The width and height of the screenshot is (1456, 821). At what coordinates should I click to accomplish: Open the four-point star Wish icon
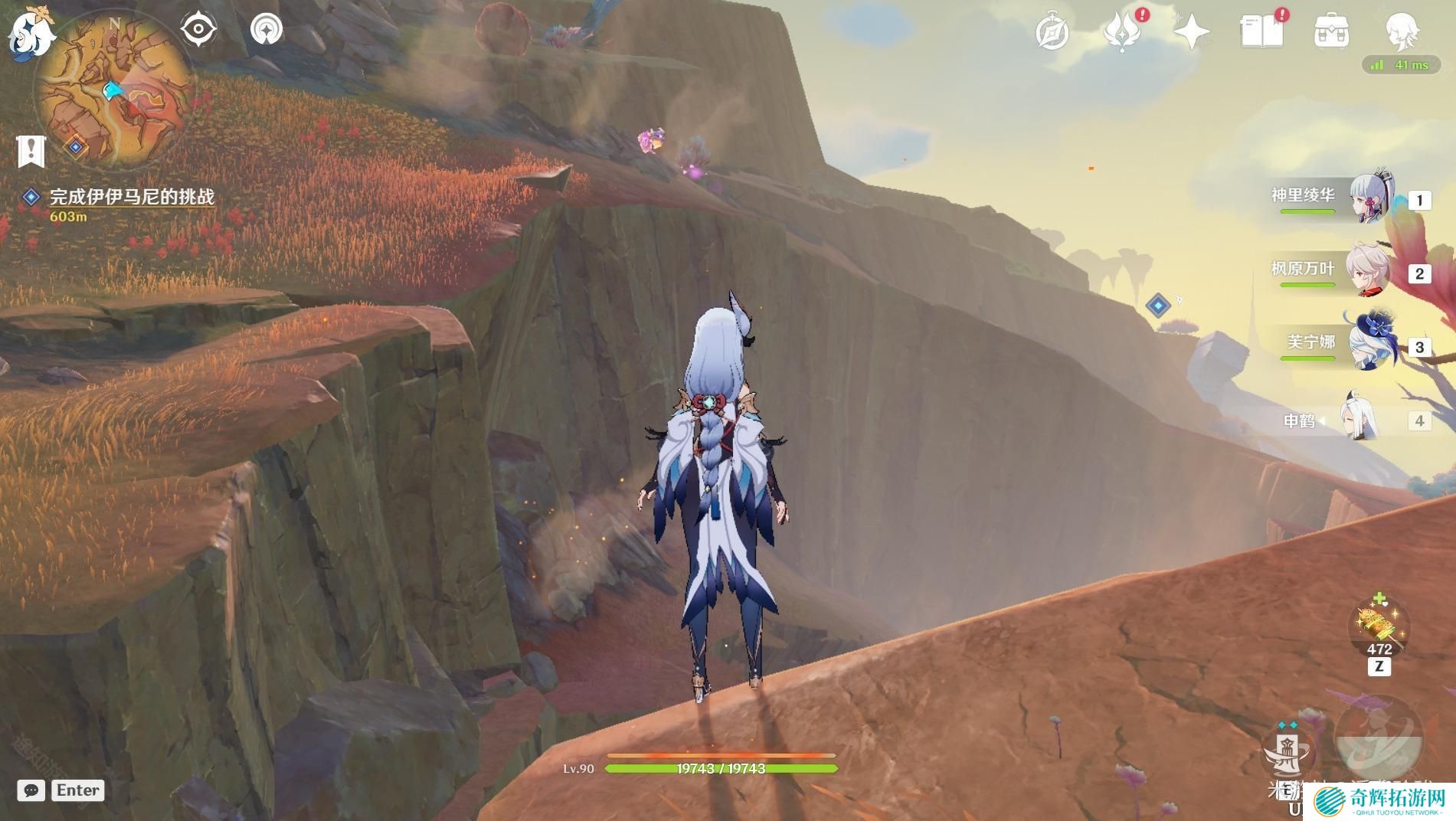pyautogui.click(x=1191, y=33)
